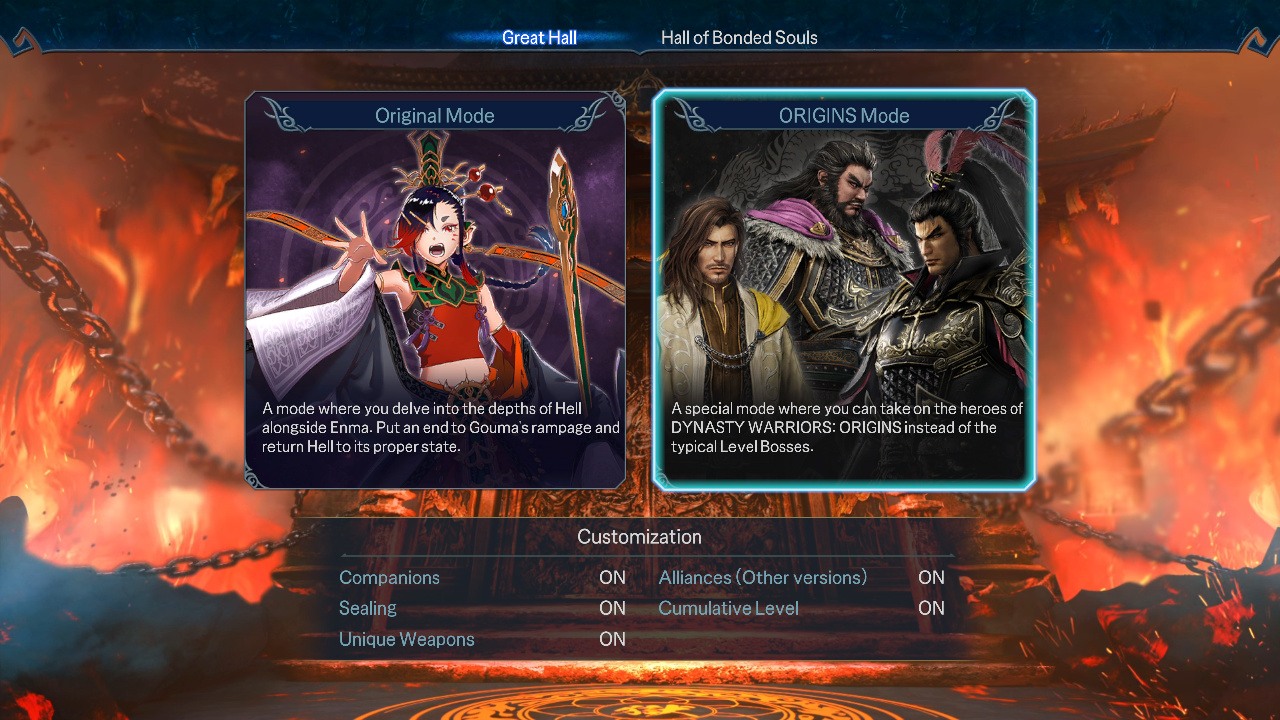Click the Customization section header
1280x720 pixels.
639,537
